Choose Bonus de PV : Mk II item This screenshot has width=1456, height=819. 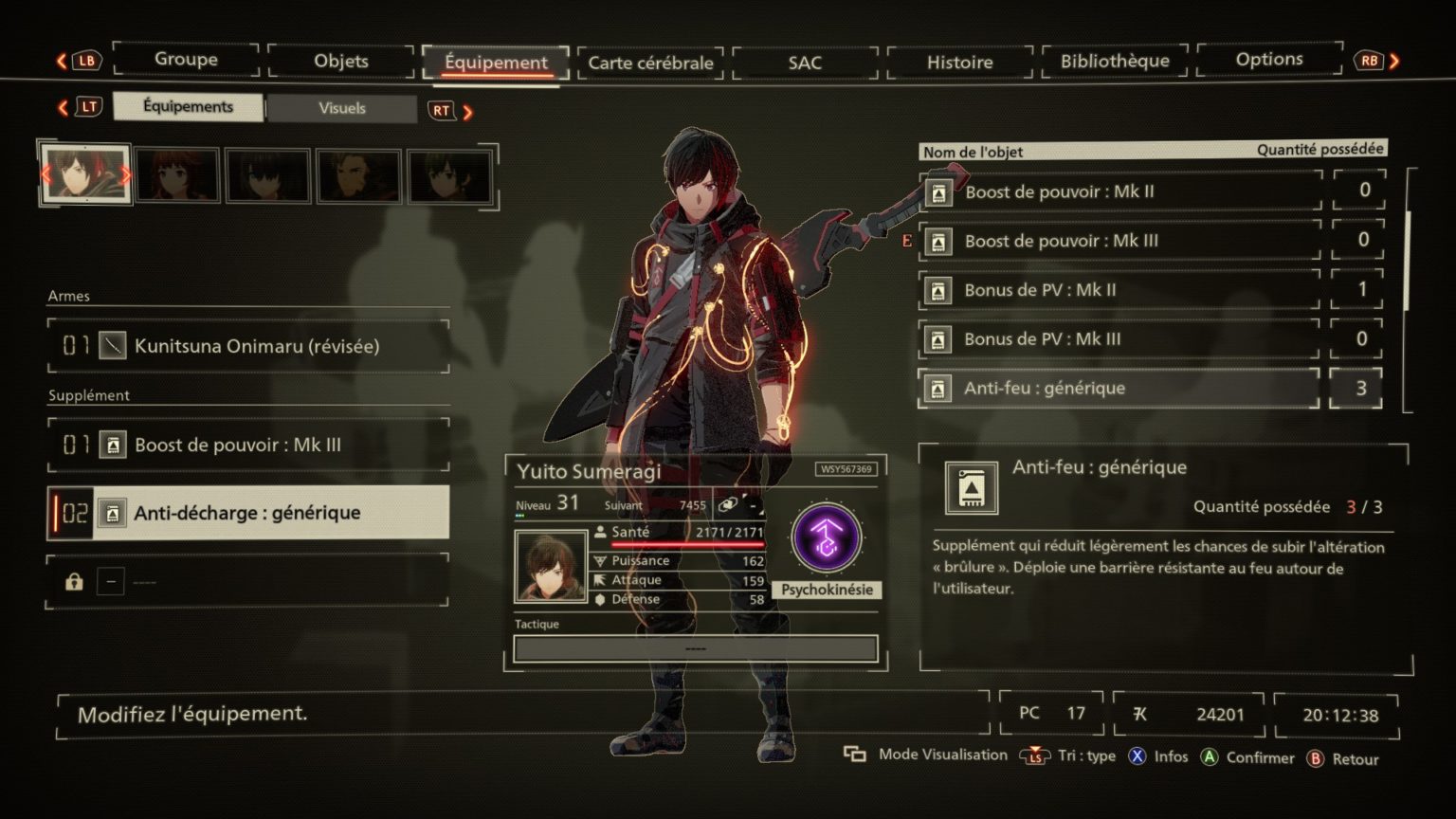pos(1120,290)
